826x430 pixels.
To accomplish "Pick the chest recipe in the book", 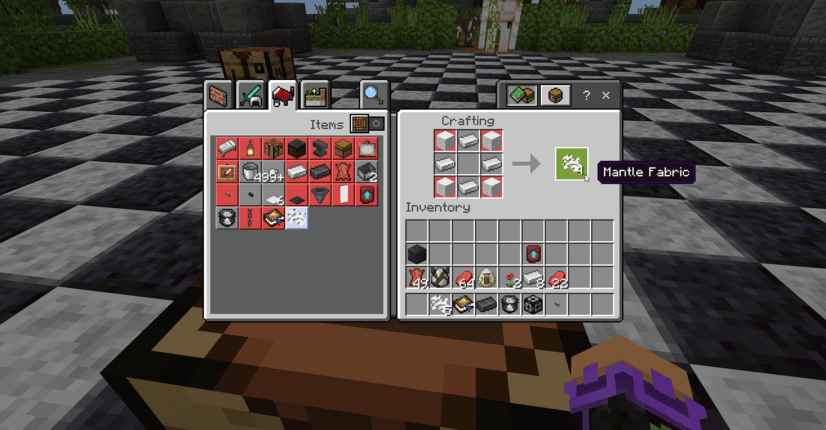I will [343, 148].
